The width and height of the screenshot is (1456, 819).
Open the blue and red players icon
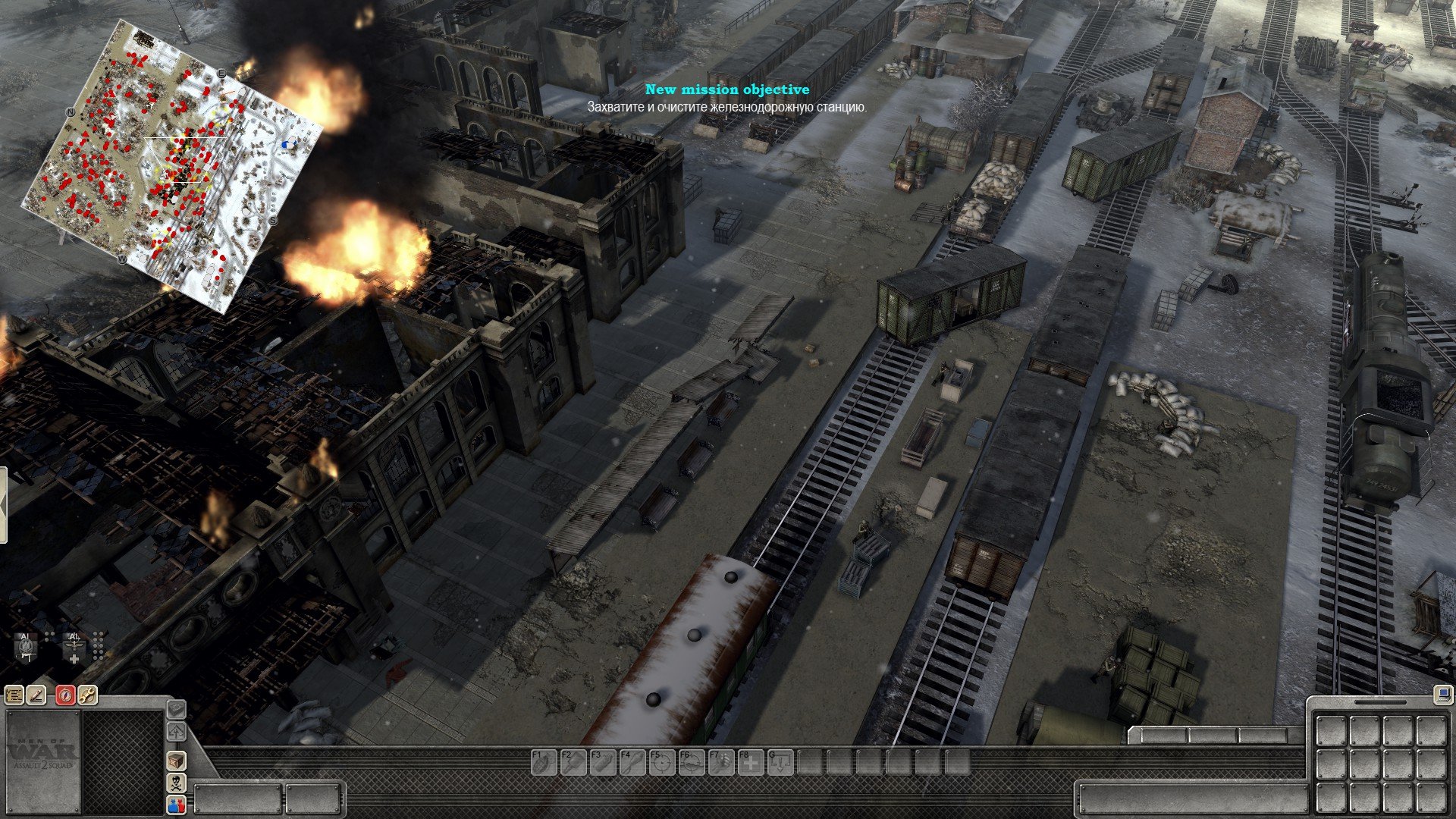176,805
